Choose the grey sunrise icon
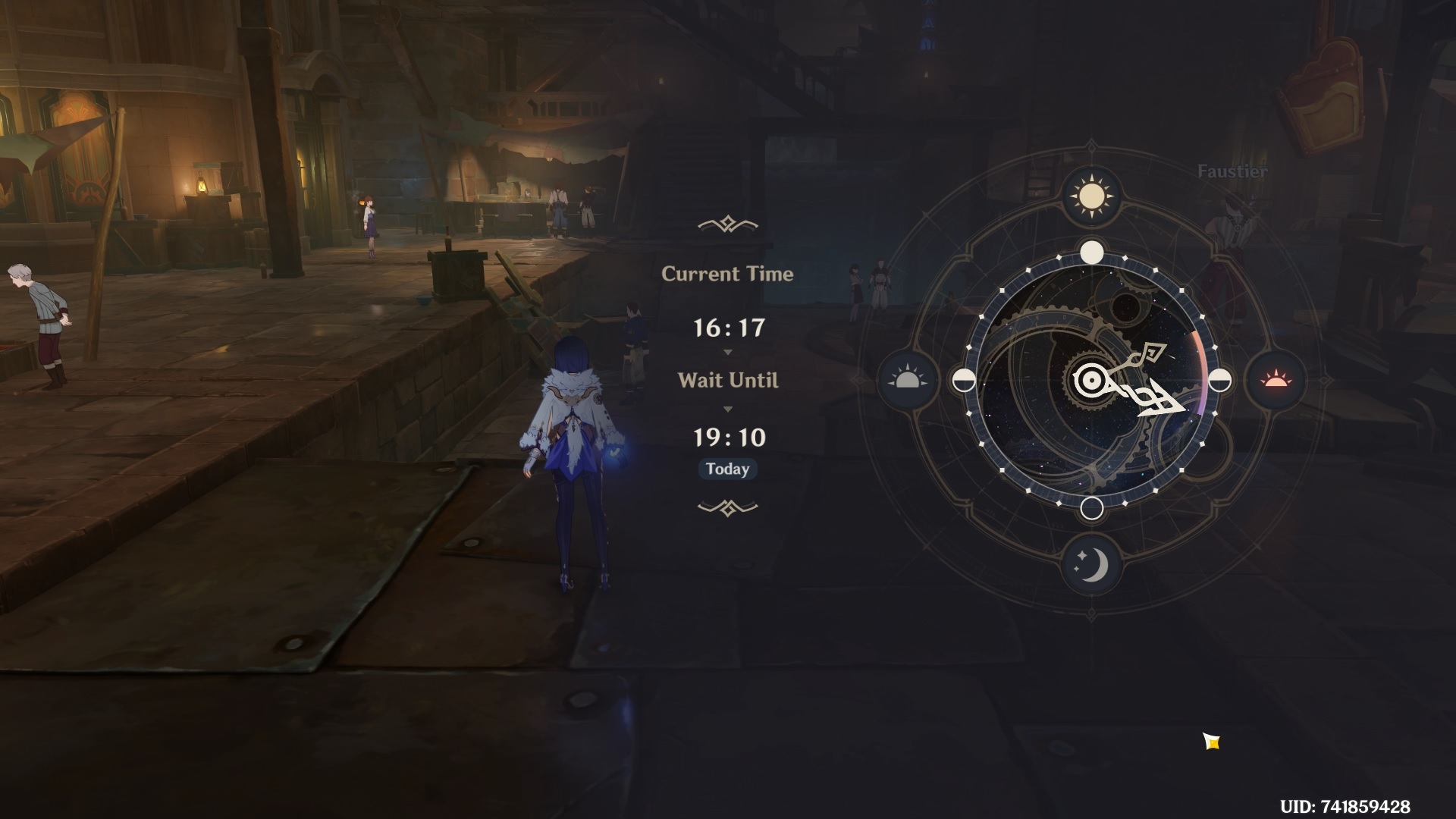 [x=907, y=380]
